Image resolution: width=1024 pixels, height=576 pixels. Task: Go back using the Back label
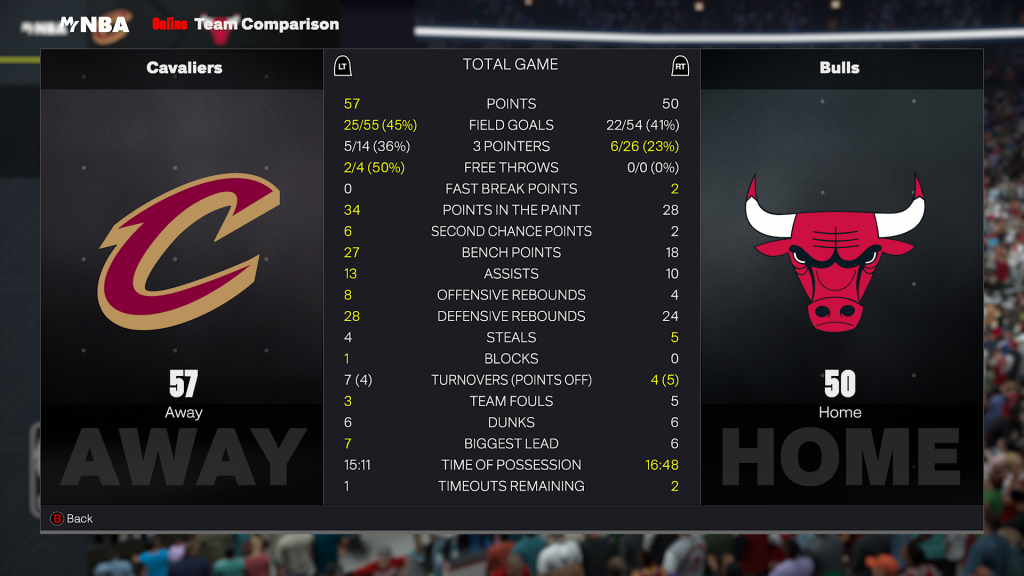pyautogui.click(x=79, y=519)
